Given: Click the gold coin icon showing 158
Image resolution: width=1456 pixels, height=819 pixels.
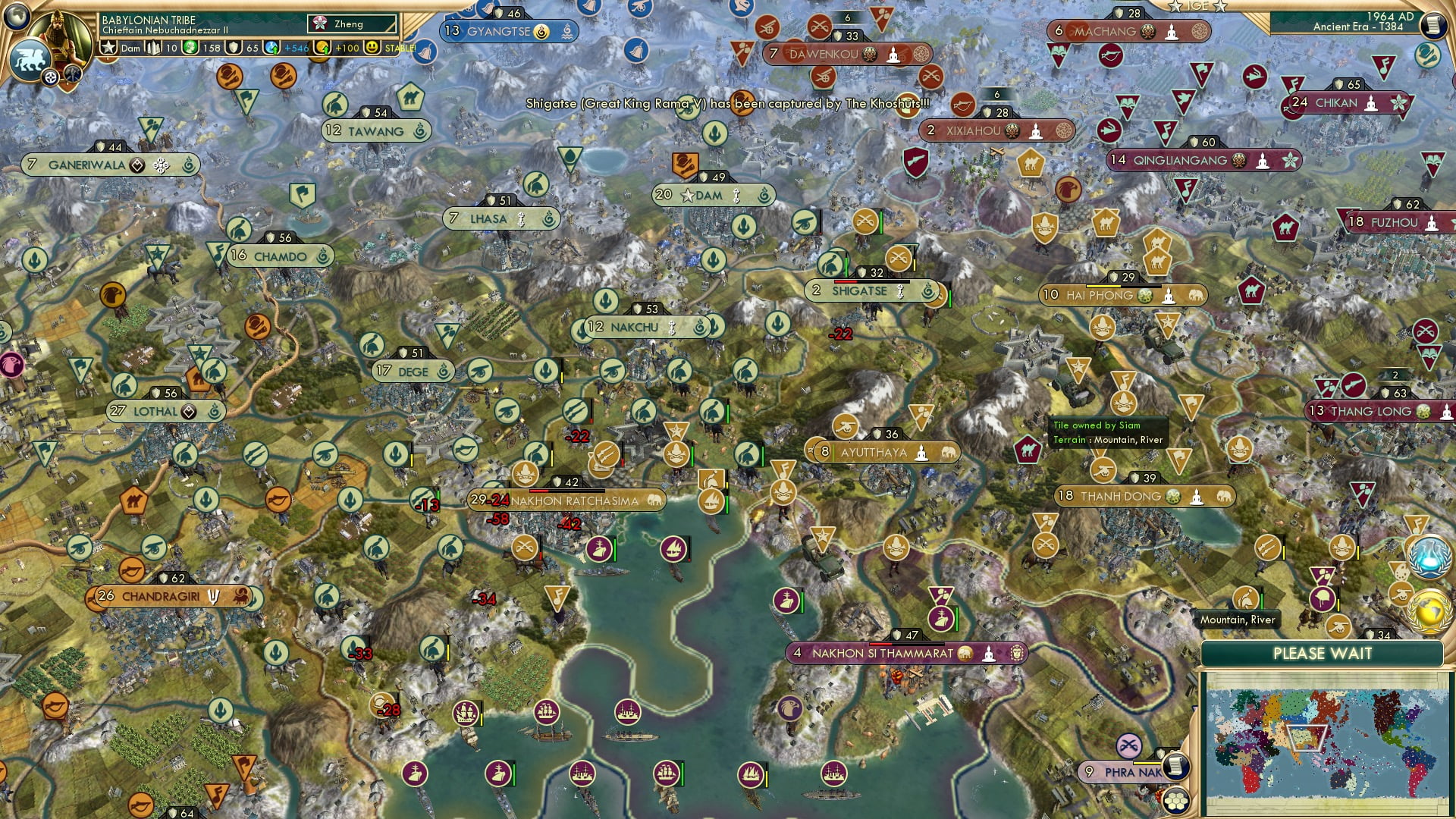Looking at the screenshot, I should (190, 47).
